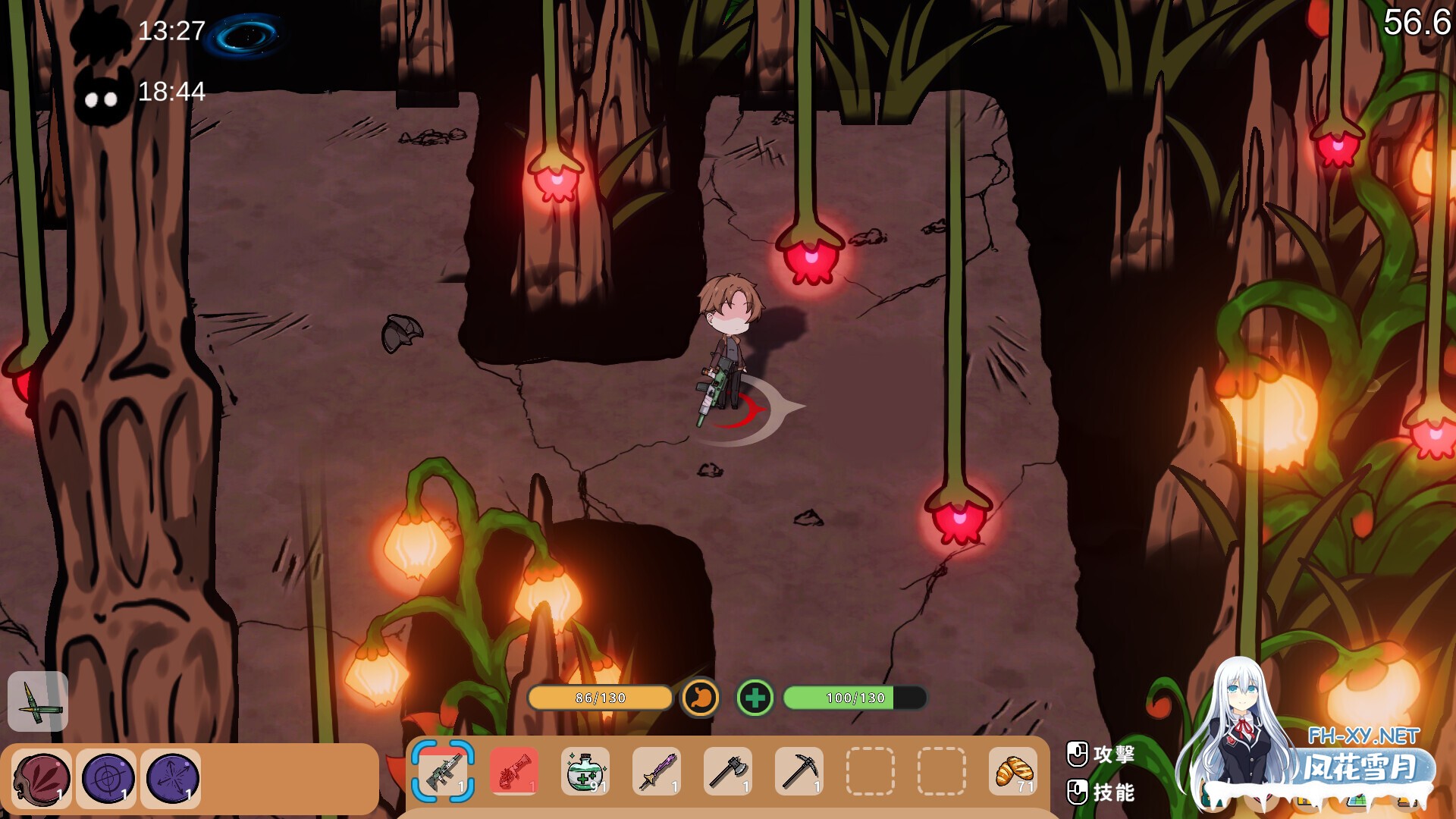Select the assault rifle hotbar slot
Viewport: 1456px width, 819px height.
point(443,771)
